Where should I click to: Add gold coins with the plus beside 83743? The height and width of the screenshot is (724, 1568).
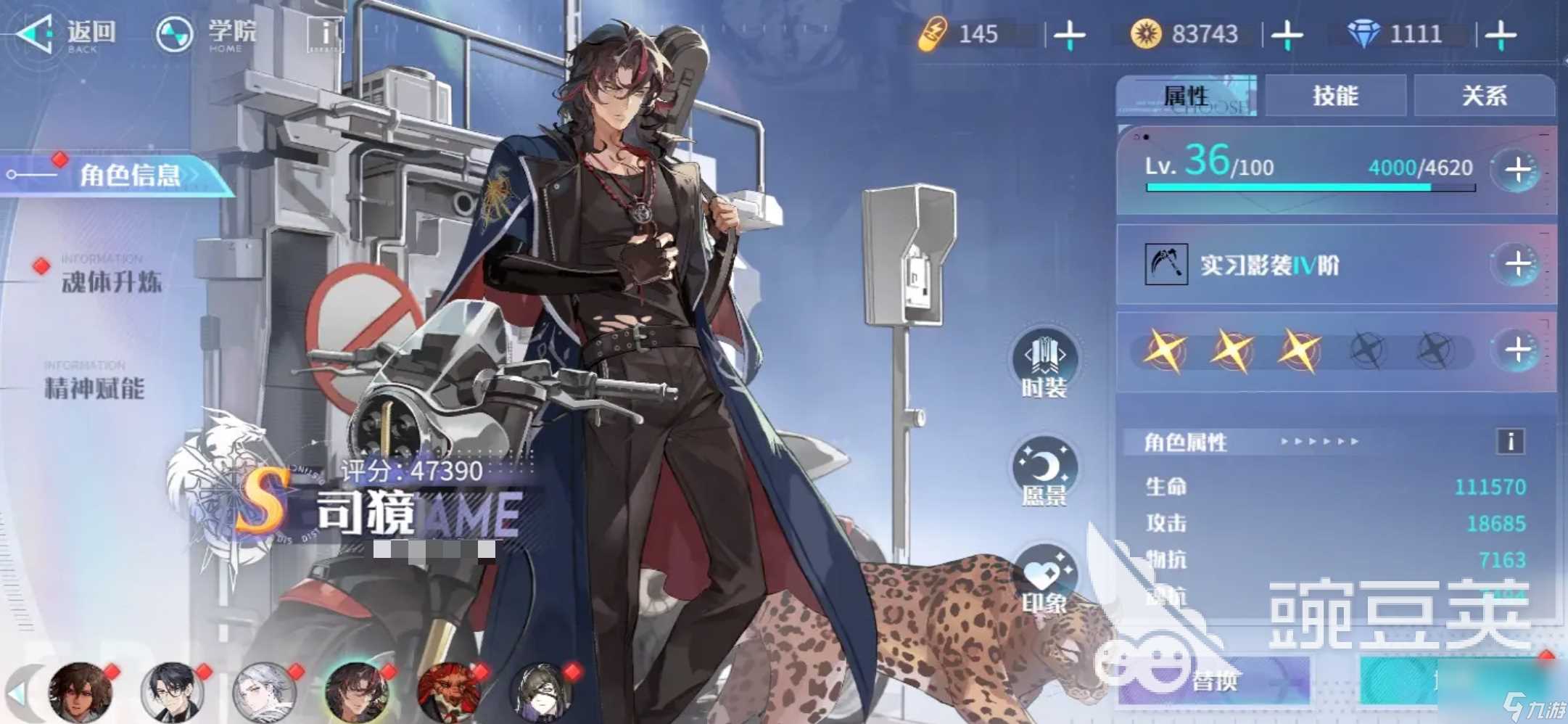coord(1287,35)
